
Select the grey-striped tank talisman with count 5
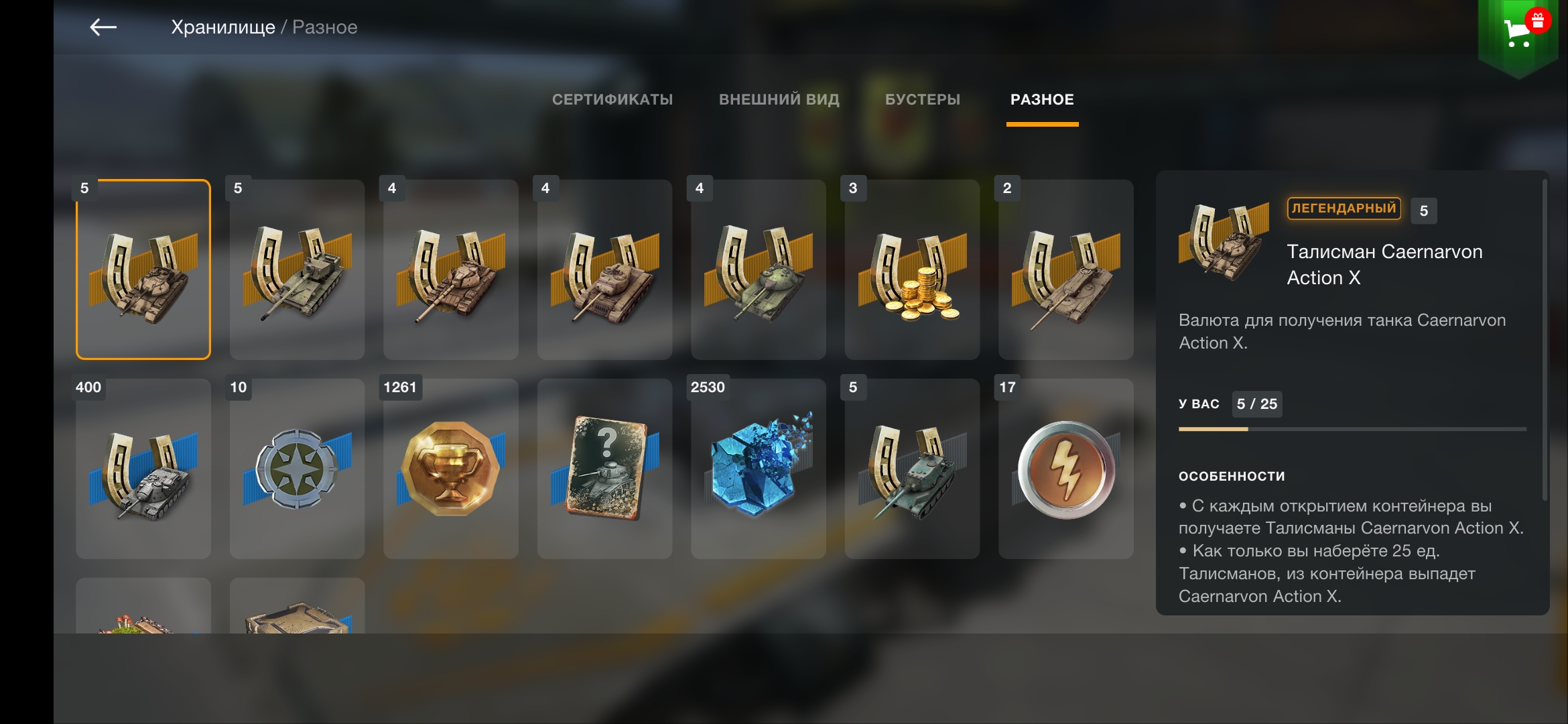click(912, 469)
